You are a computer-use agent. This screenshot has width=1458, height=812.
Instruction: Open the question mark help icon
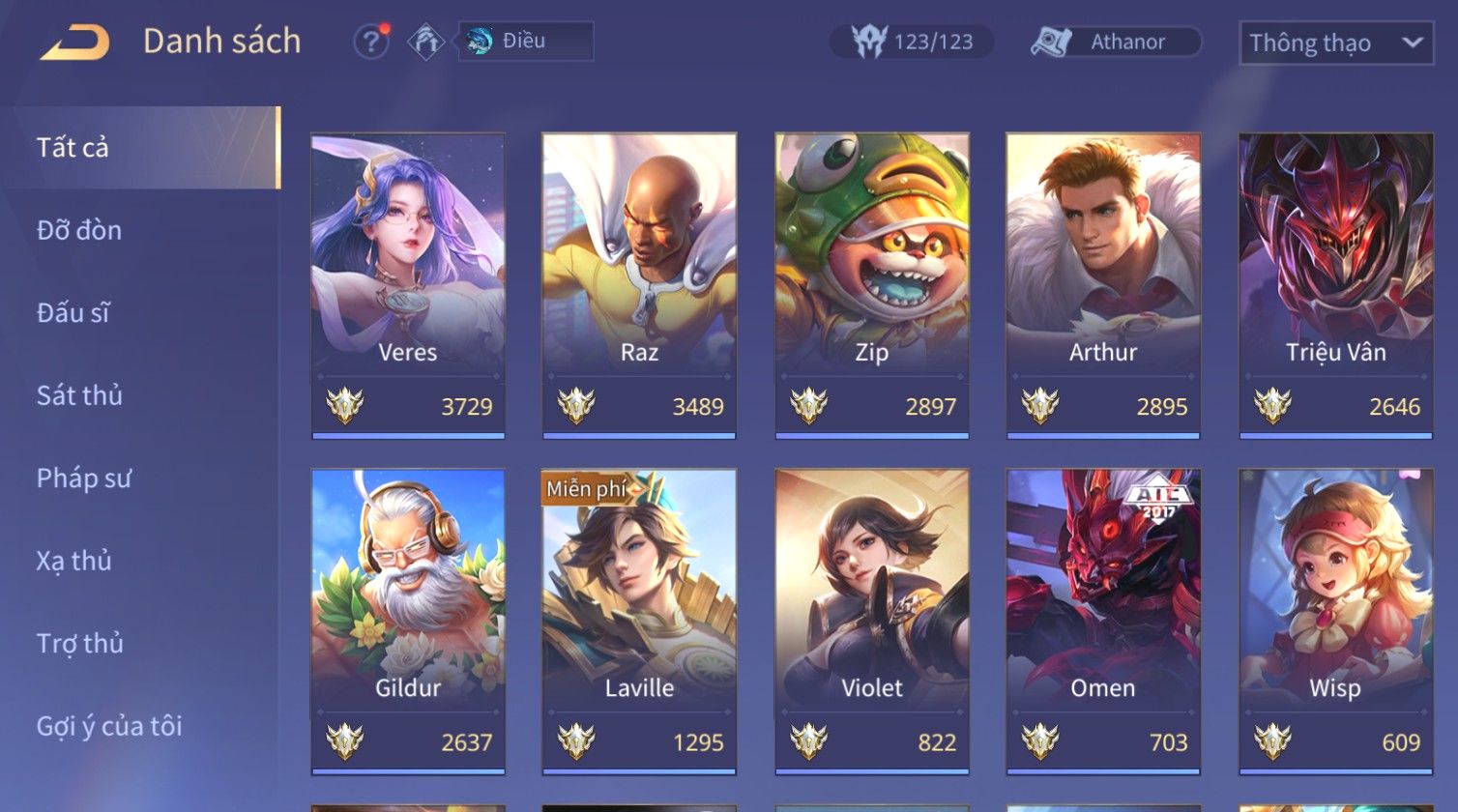(371, 42)
